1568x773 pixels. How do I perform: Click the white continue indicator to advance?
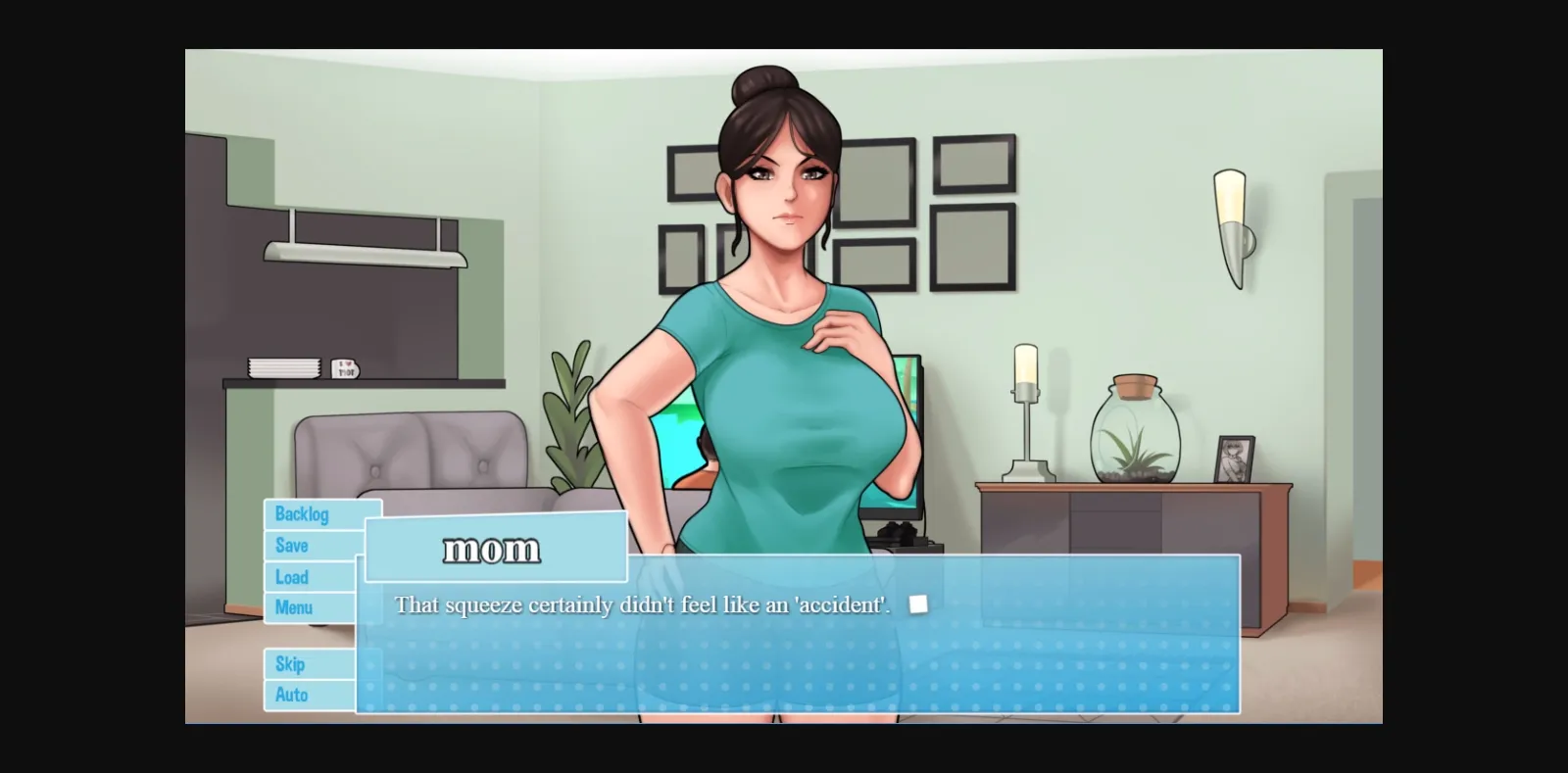click(x=918, y=604)
